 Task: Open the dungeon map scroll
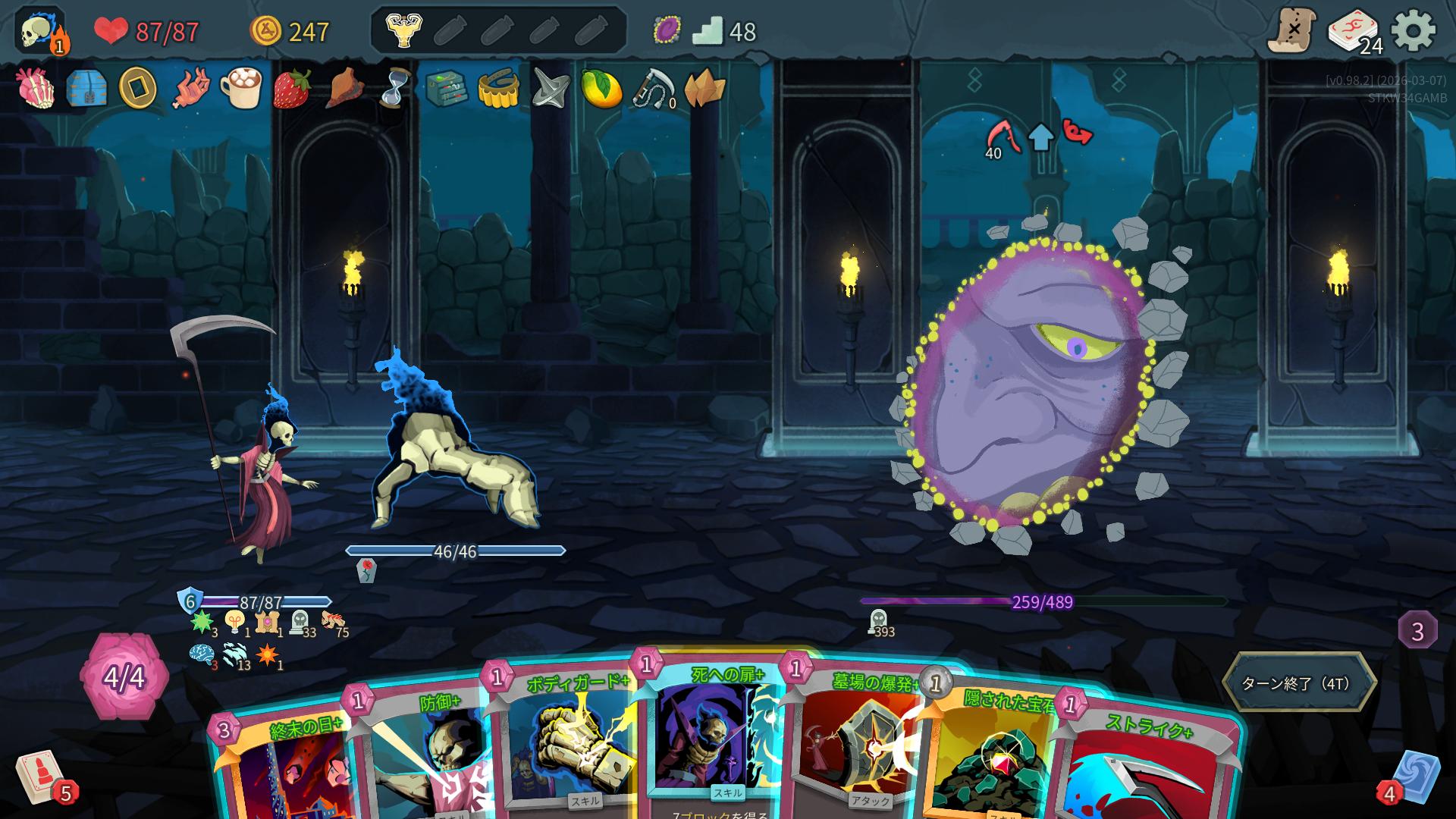pos(1291,31)
